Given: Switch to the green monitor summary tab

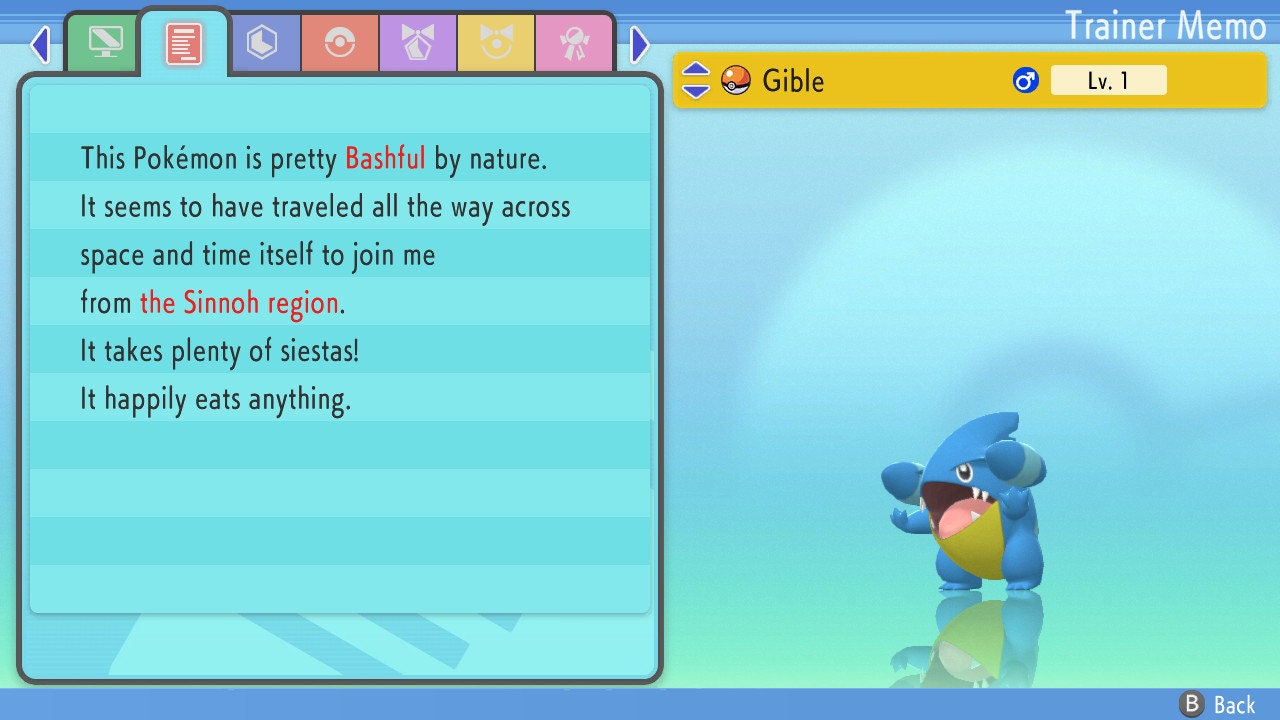Looking at the screenshot, I should tap(105, 42).
